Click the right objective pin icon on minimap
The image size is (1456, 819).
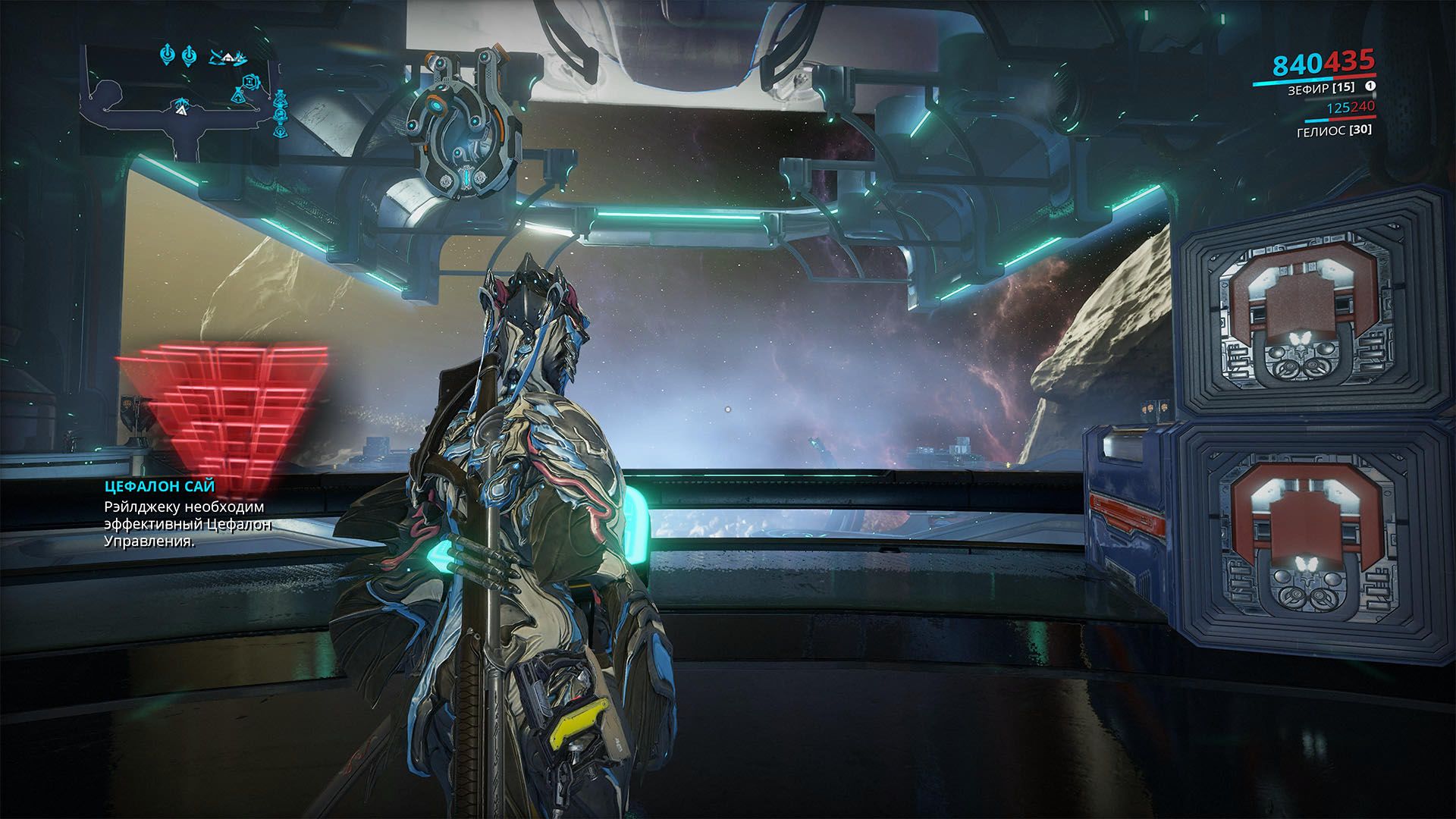(189, 55)
